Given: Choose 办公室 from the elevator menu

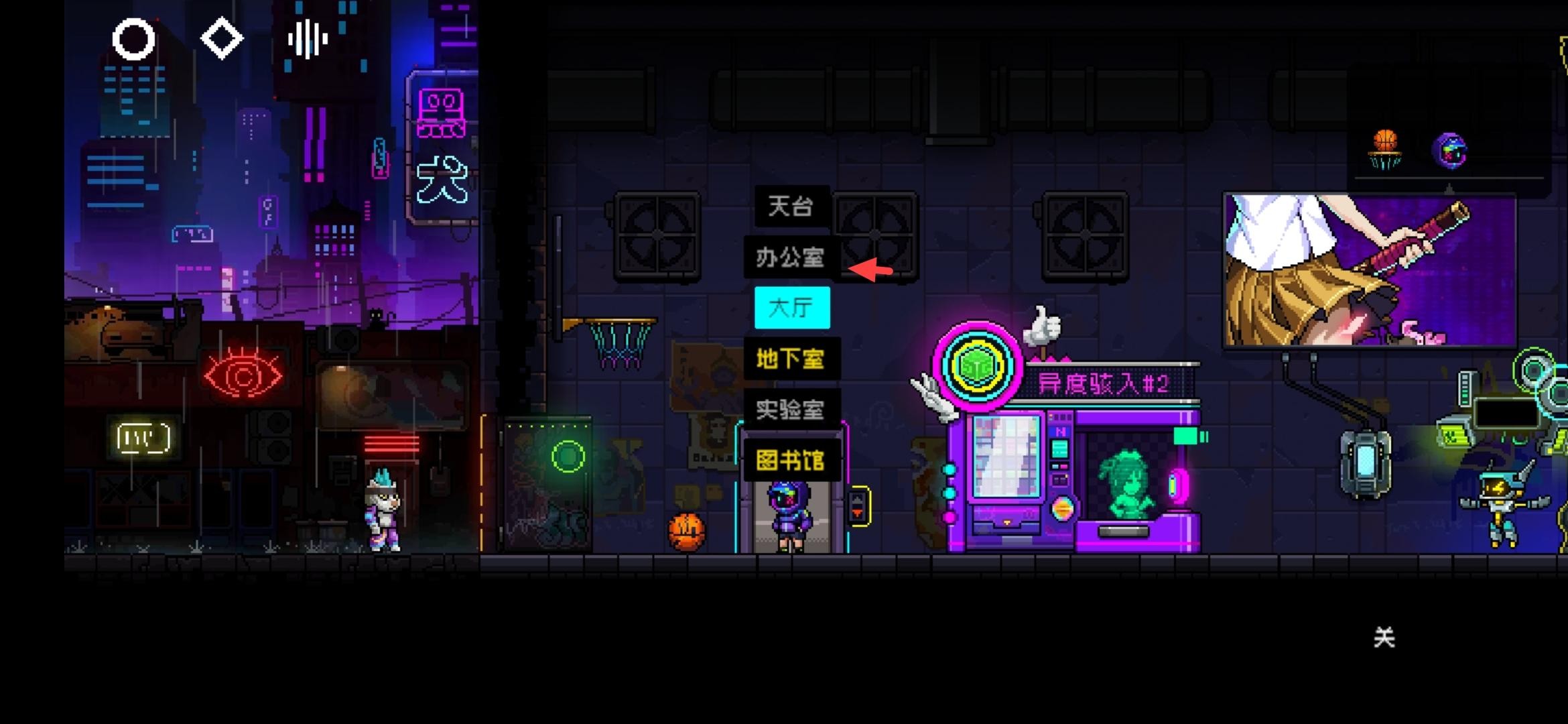Looking at the screenshot, I should (791, 257).
